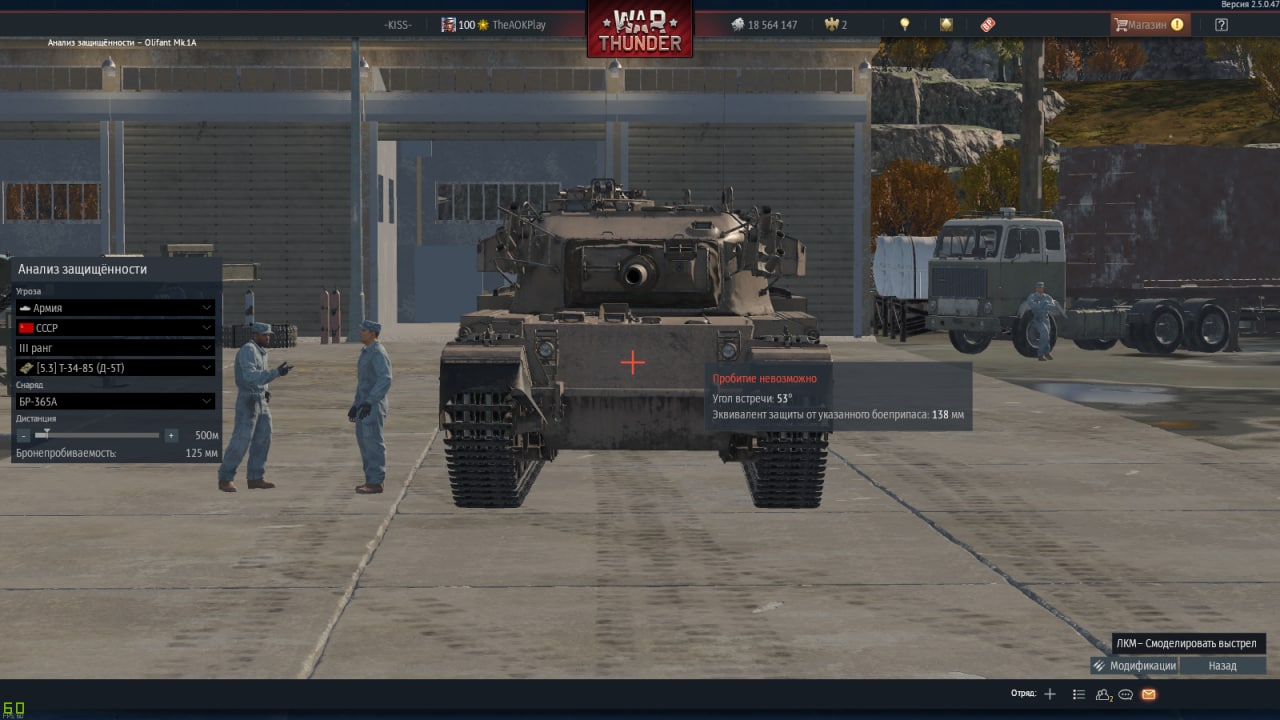
Task: Open the Магазин shop
Action: point(1150,25)
